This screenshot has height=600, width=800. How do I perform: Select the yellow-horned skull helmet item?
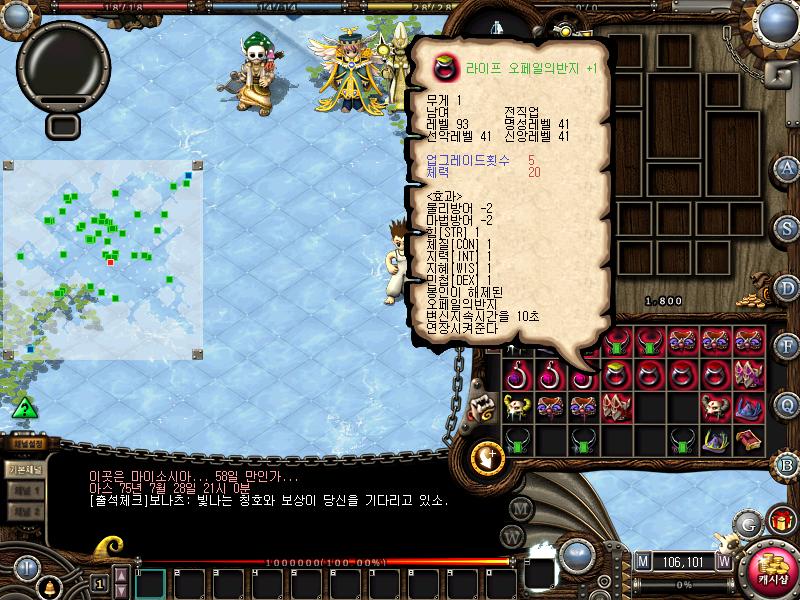517,407
